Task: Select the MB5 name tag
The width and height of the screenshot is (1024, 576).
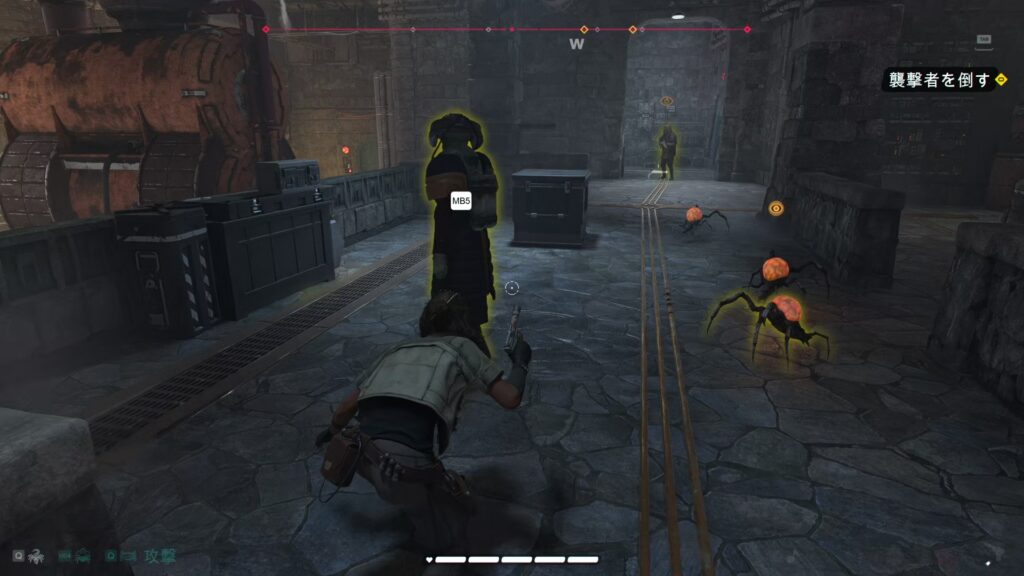Action: (461, 201)
